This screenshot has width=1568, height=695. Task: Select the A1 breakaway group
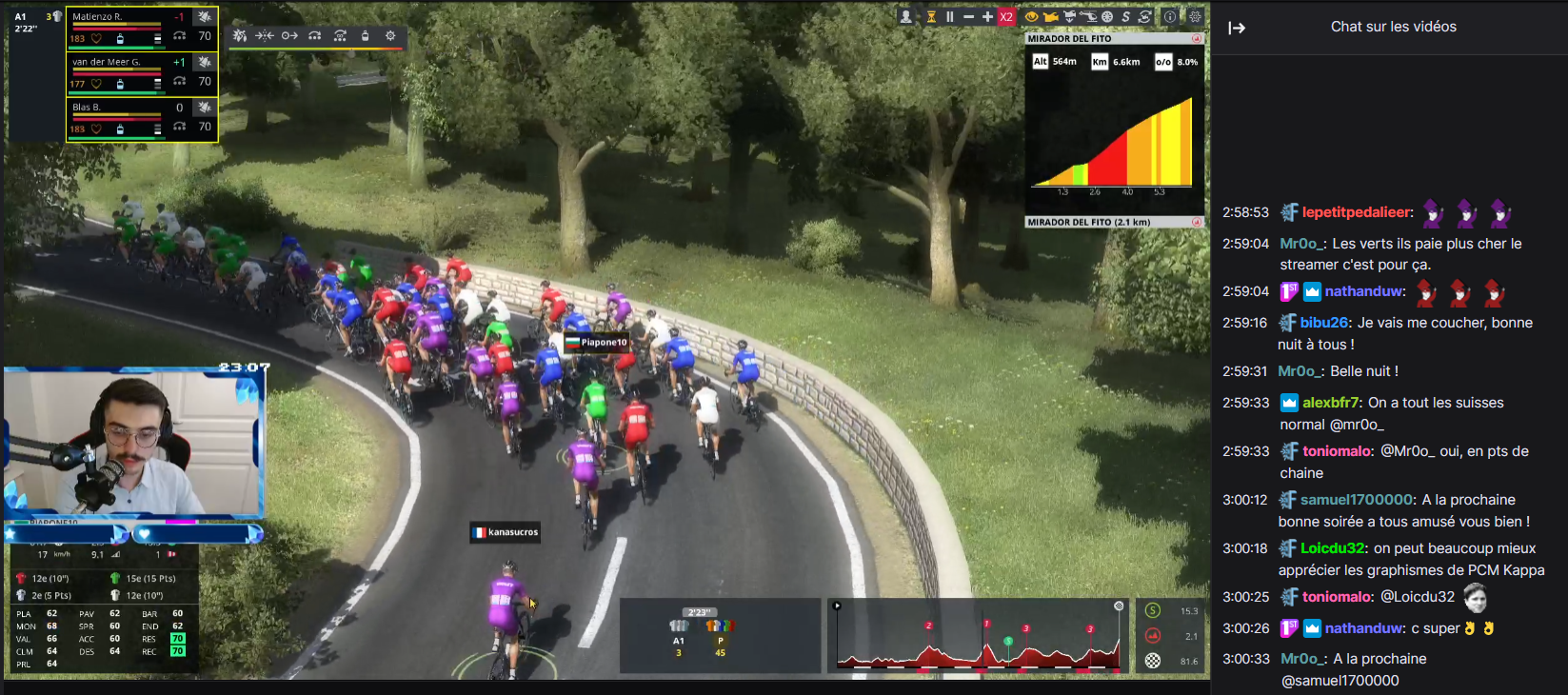[679, 633]
